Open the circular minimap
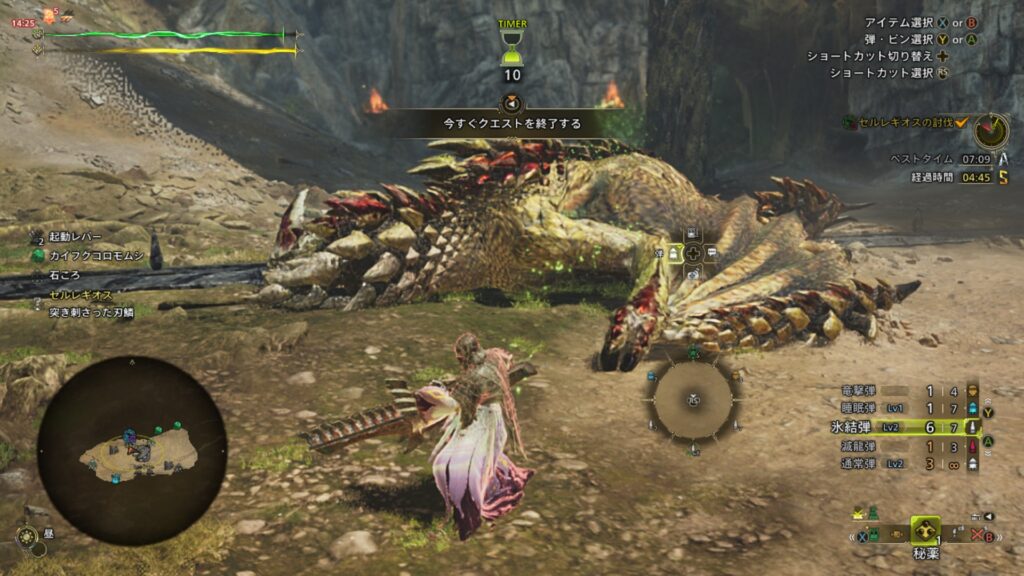Image resolution: width=1024 pixels, height=576 pixels. coord(132,451)
